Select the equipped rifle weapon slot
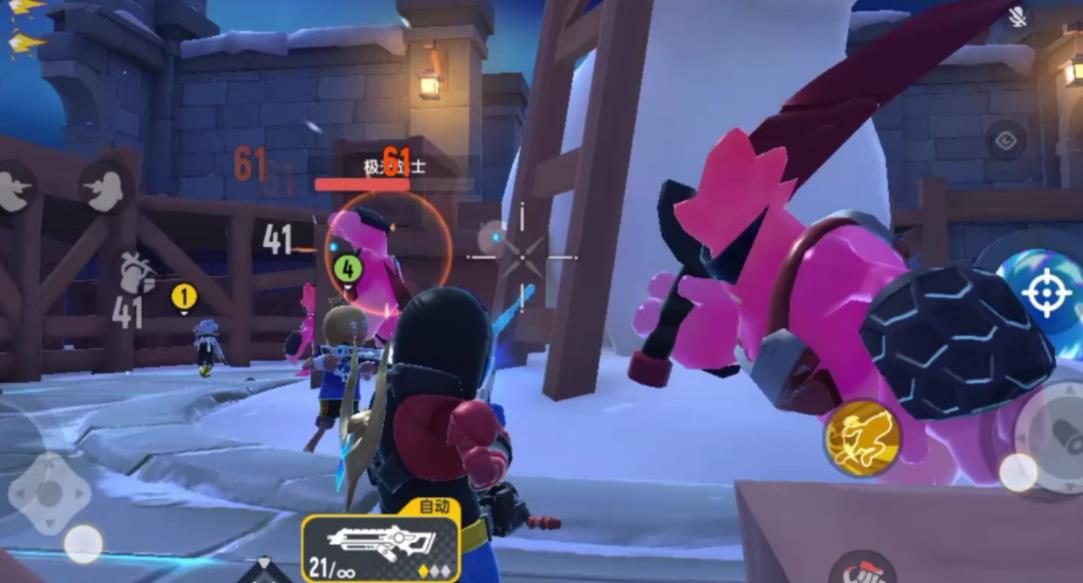The height and width of the screenshot is (583, 1083). coord(381,547)
